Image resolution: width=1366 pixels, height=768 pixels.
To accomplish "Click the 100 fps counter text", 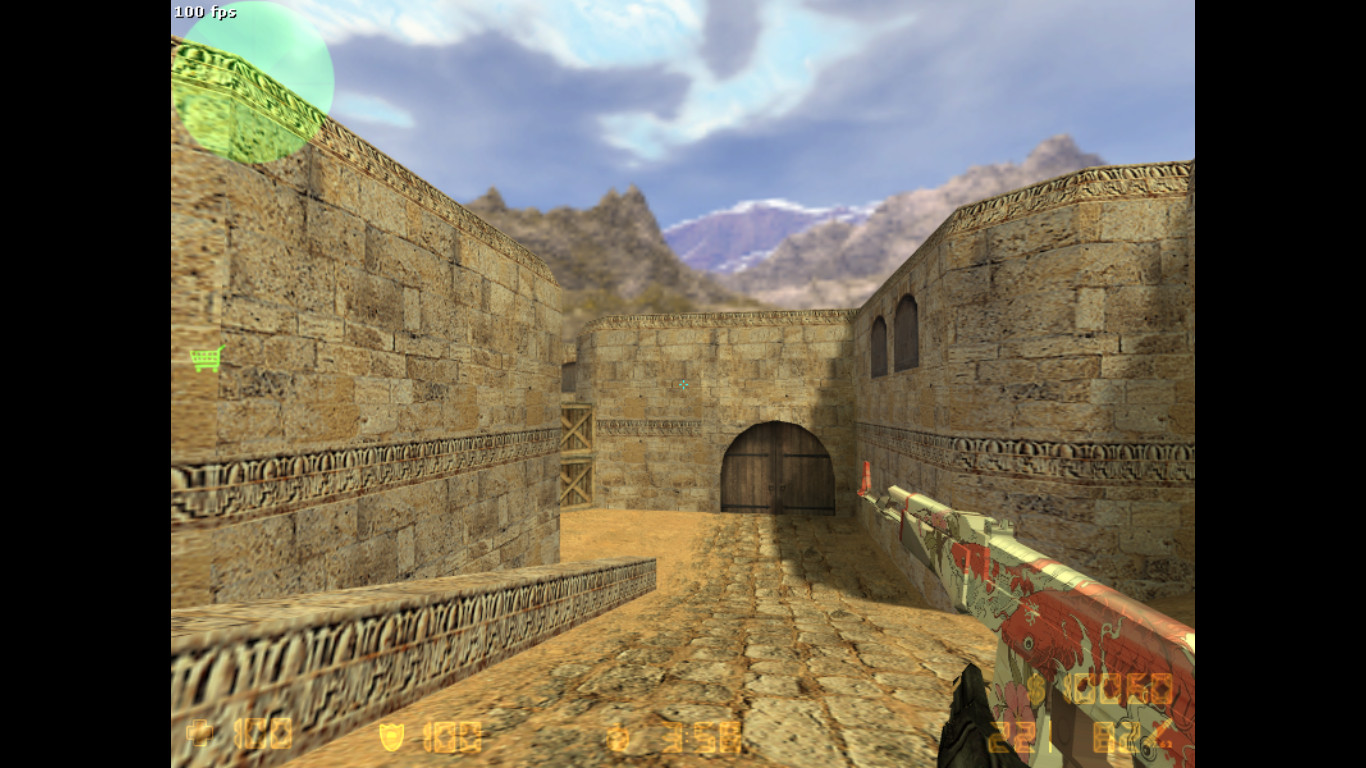I will (203, 12).
